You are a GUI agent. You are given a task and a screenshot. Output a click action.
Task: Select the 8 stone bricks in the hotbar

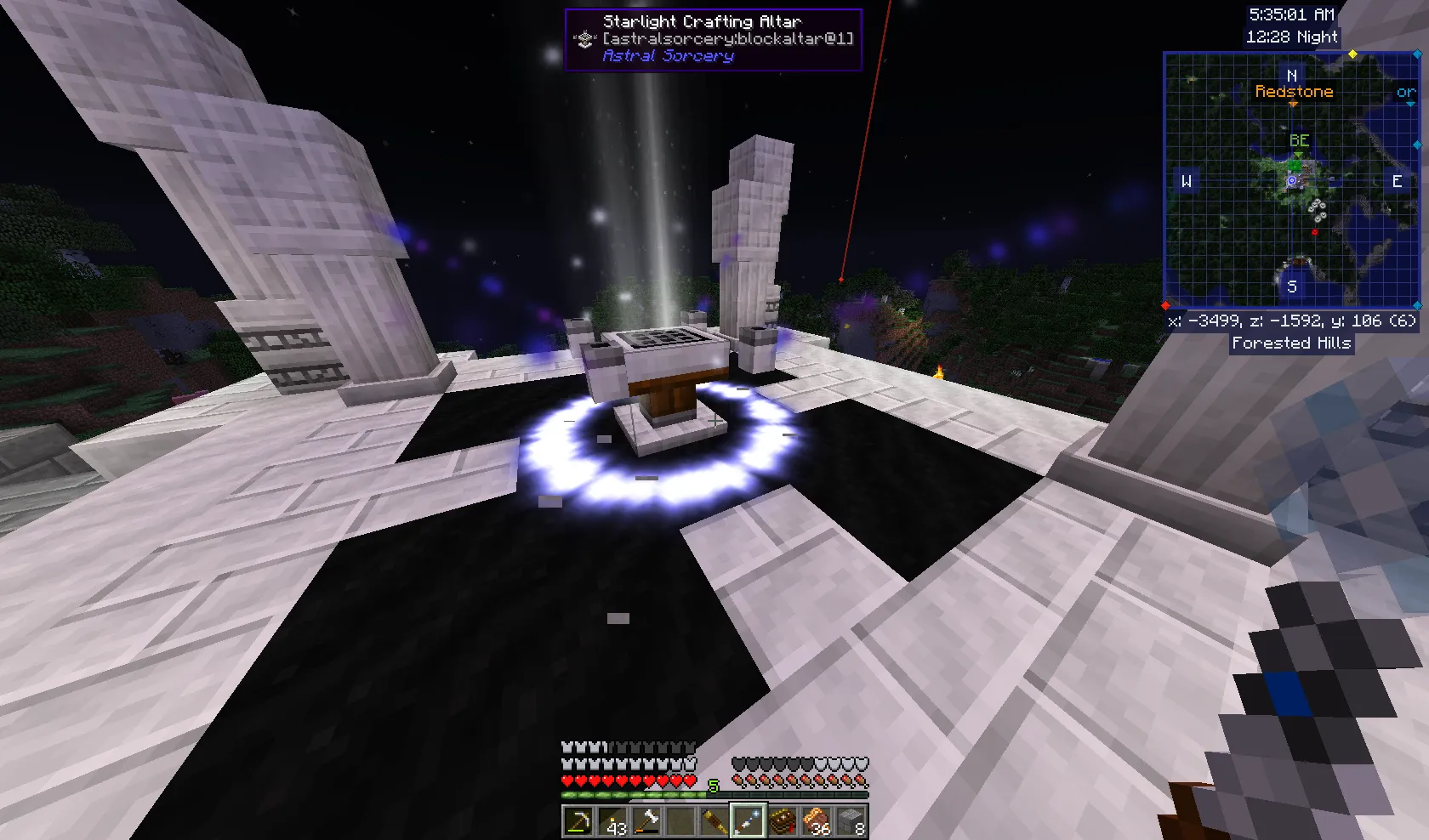pos(849,820)
